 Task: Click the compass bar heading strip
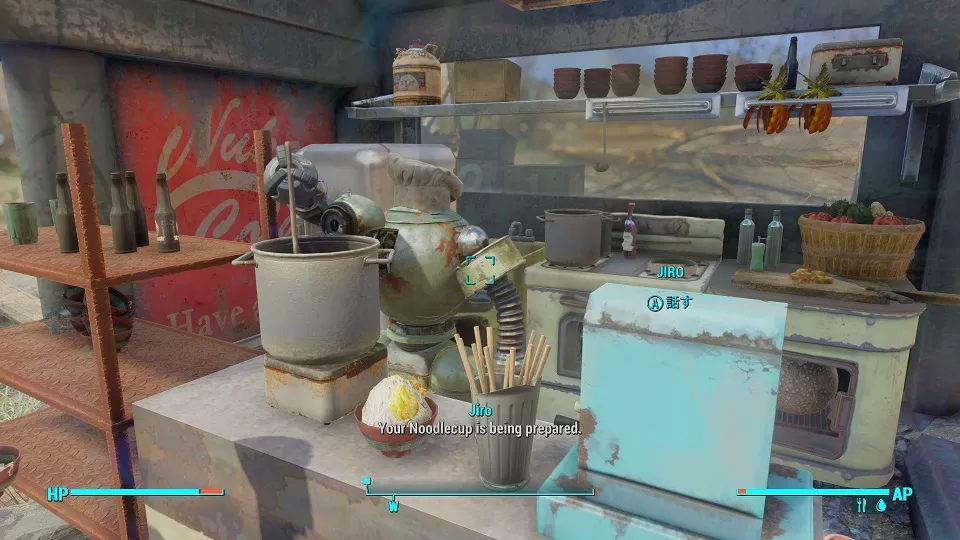(x=479, y=492)
